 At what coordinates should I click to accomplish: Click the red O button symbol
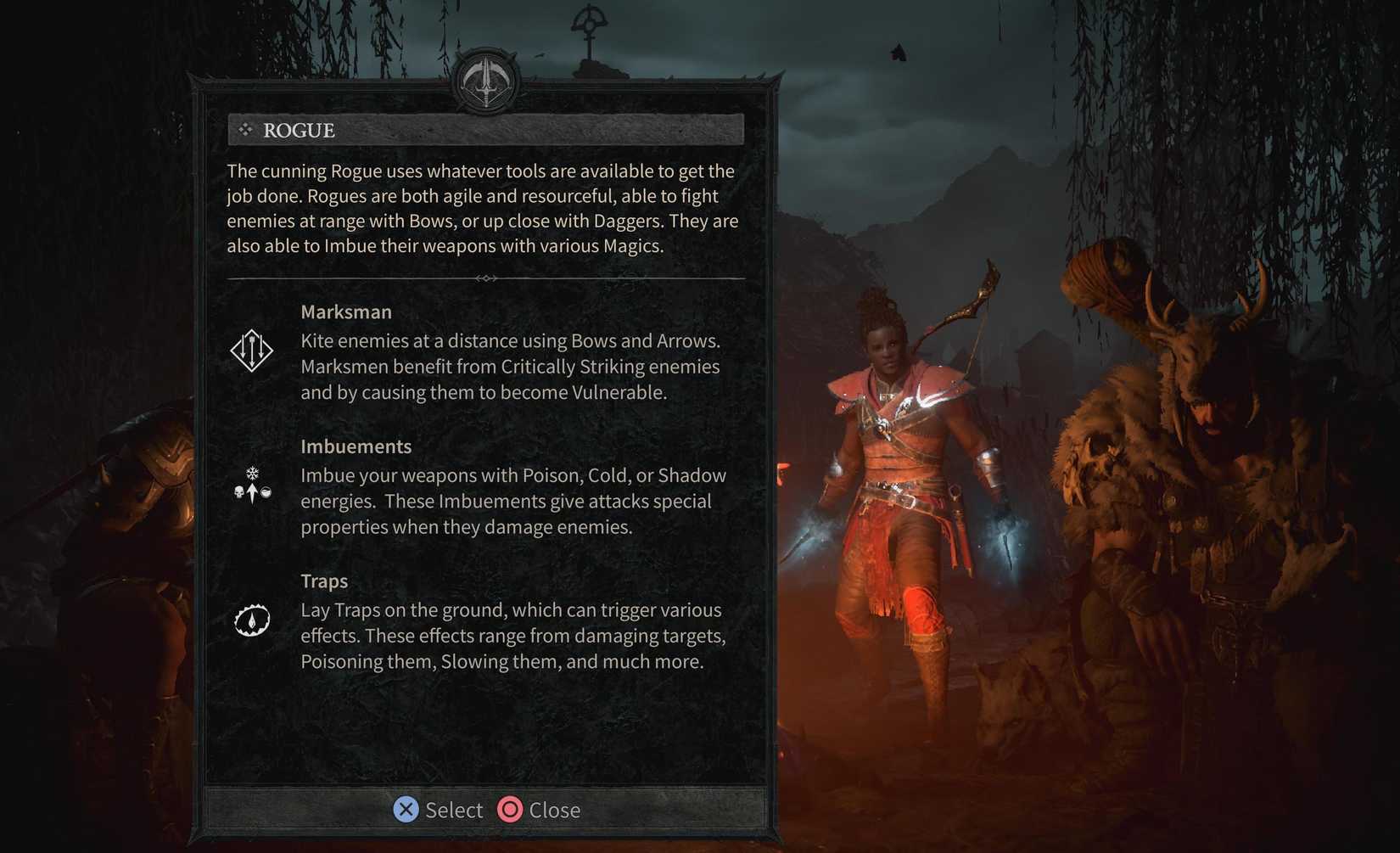(510, 810)
